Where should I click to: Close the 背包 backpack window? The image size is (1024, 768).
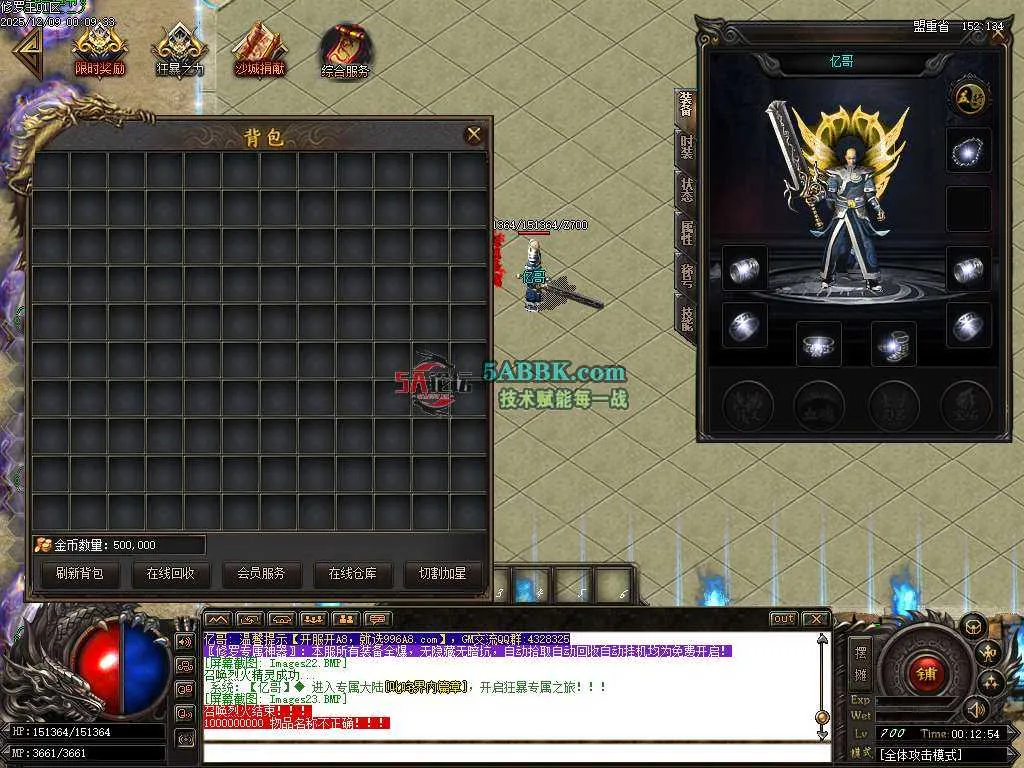474,135
